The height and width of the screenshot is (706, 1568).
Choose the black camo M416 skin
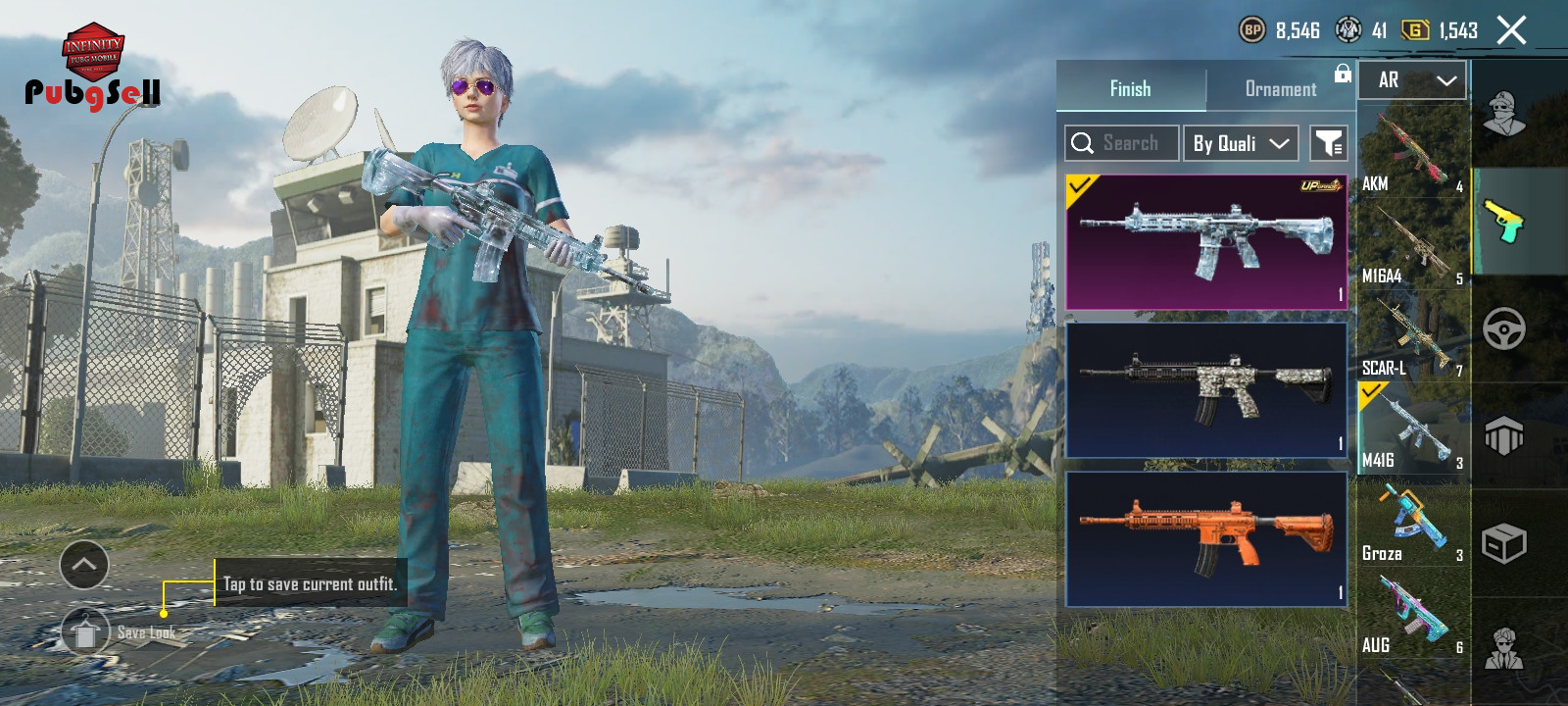(1206, 389)
